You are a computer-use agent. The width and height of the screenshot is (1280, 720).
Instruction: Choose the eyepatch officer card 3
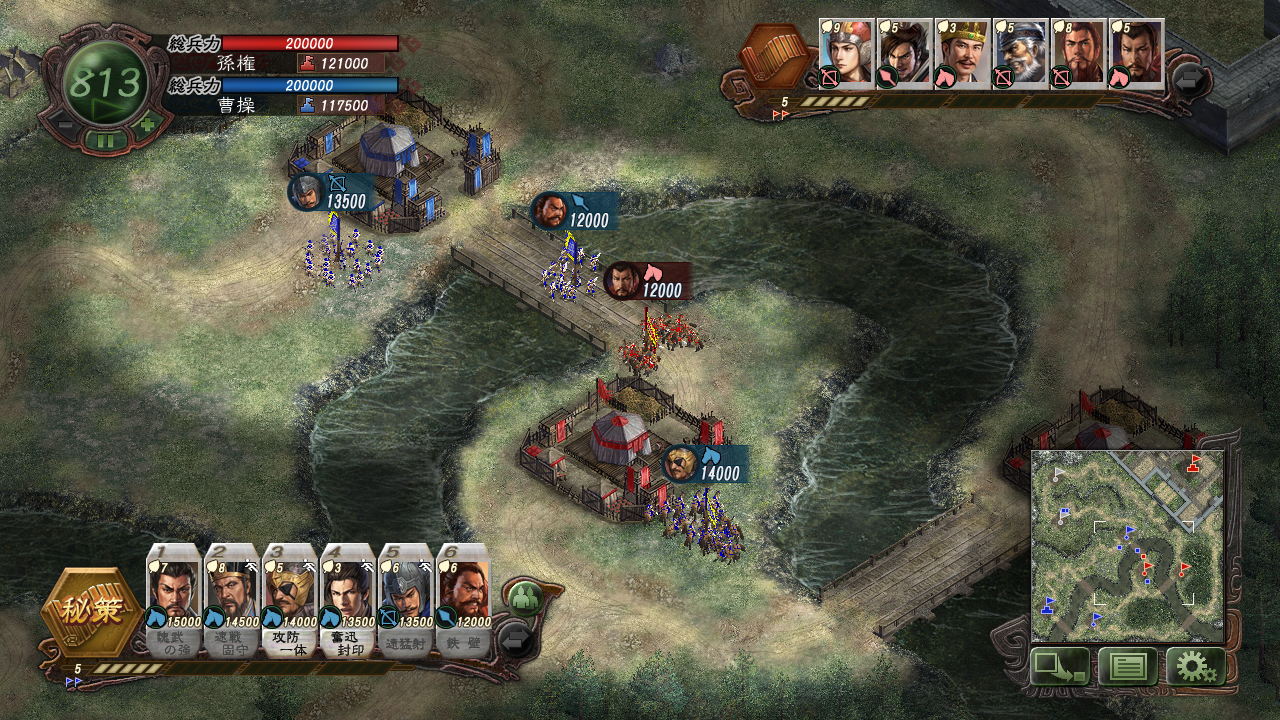click(x=290, y=602)
